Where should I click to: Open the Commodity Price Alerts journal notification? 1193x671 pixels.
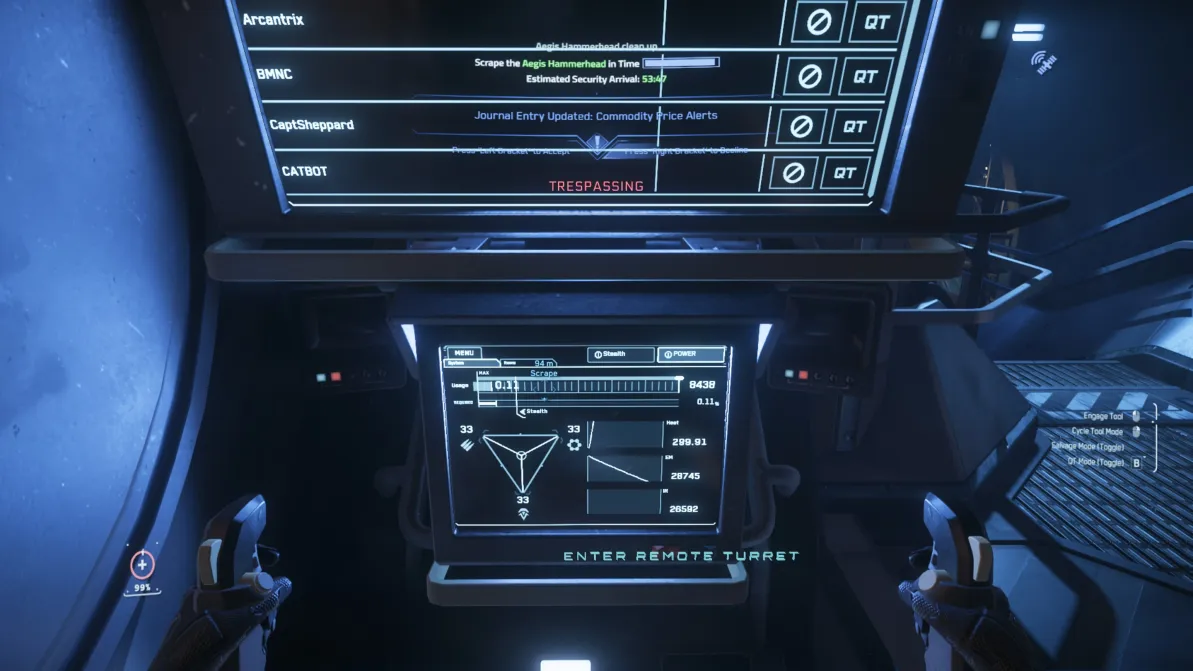(x=595, y=116)
